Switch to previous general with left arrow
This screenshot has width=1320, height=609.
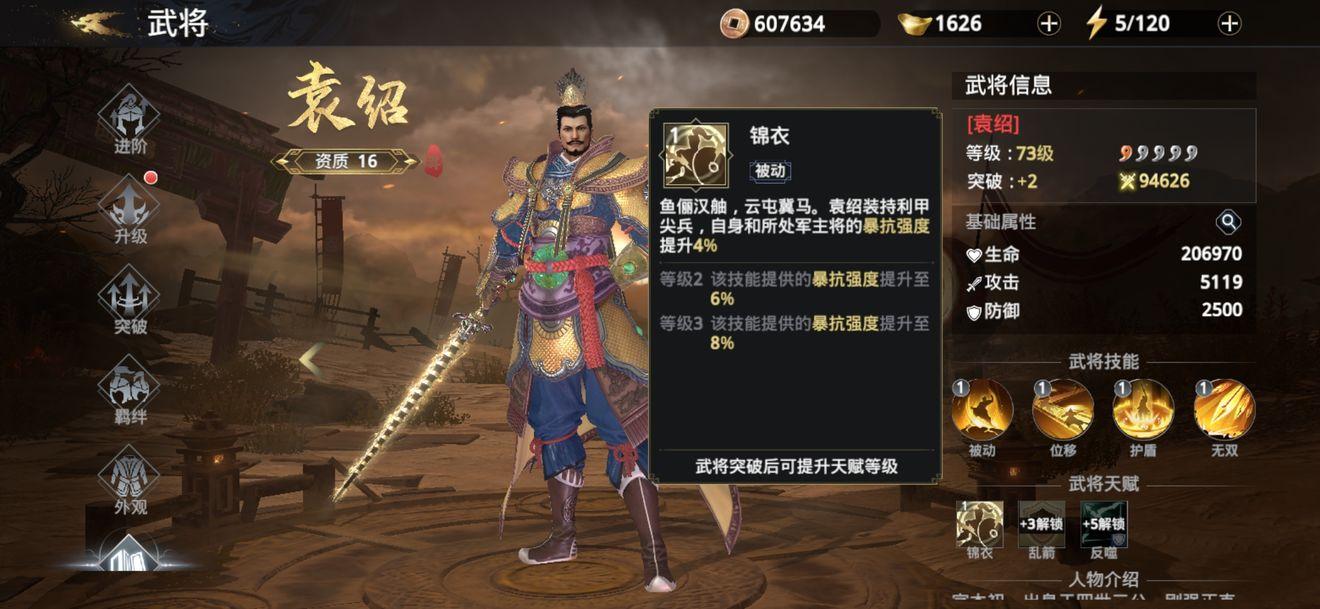click(x=311, y=360)
